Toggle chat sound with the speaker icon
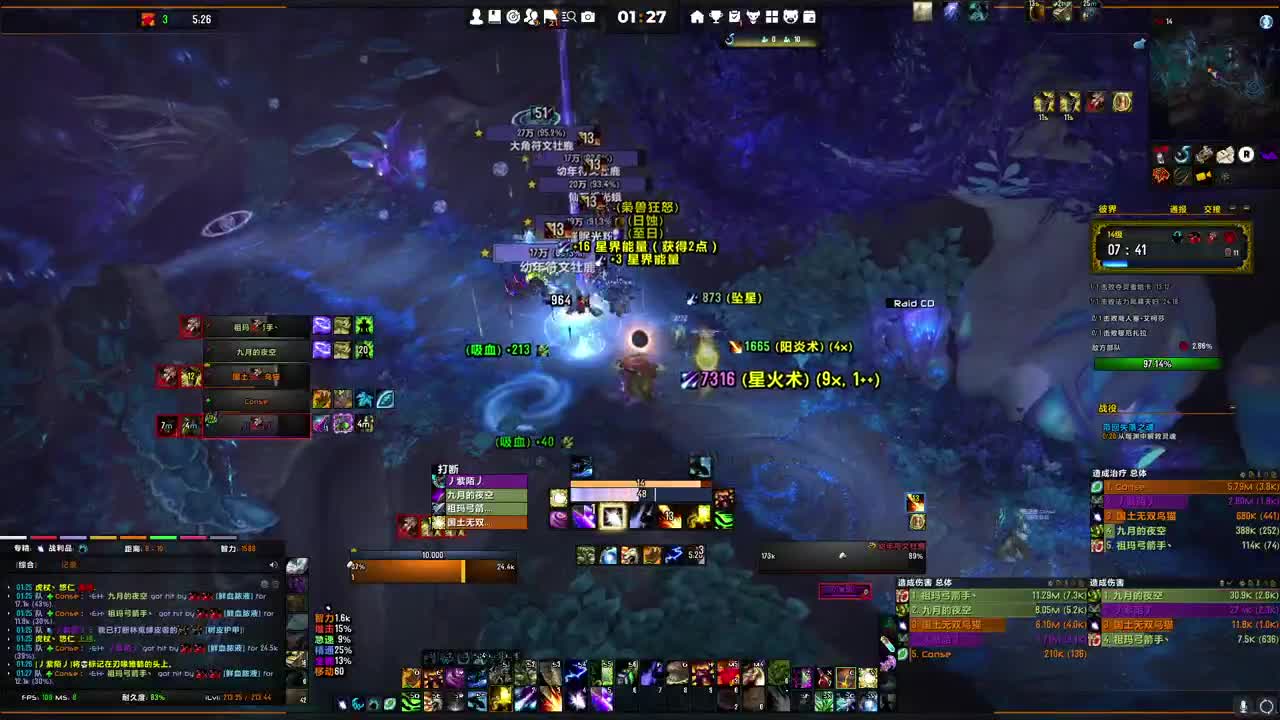This screenshot has height=720, width=1280. coord(273,565)
